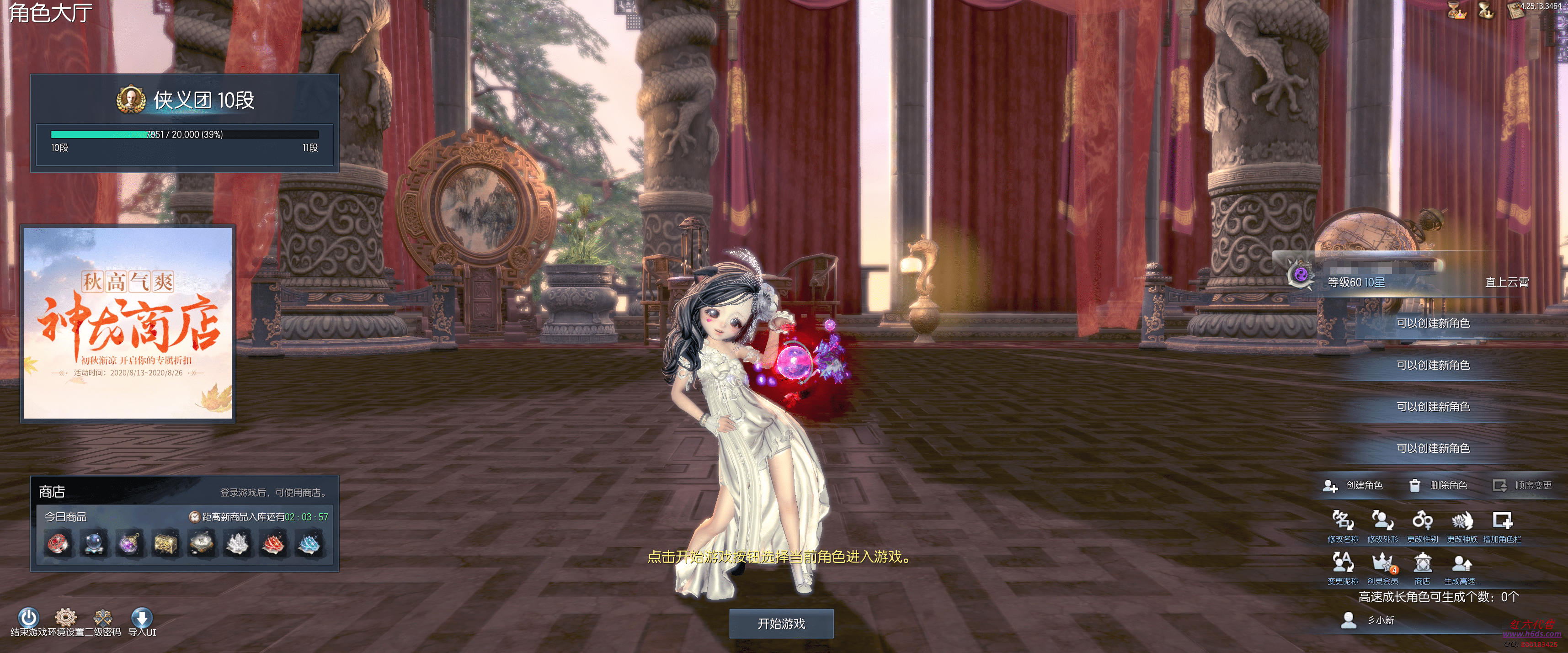This screenshot has height=653, width=1568.
Task: Open the 变更昵称 nickname change
Action: point(1342,563)
